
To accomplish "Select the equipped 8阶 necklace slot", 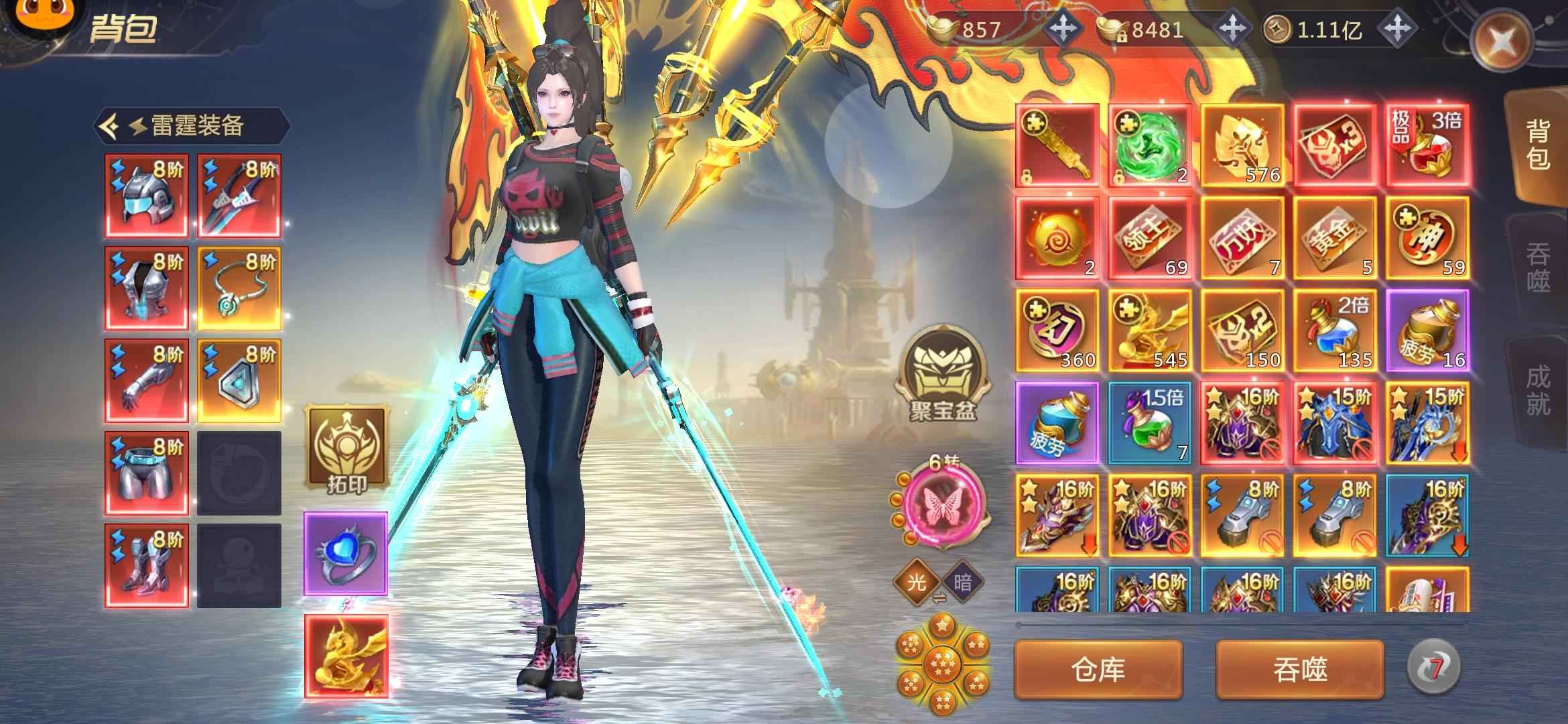I will (x=239, y=288).
